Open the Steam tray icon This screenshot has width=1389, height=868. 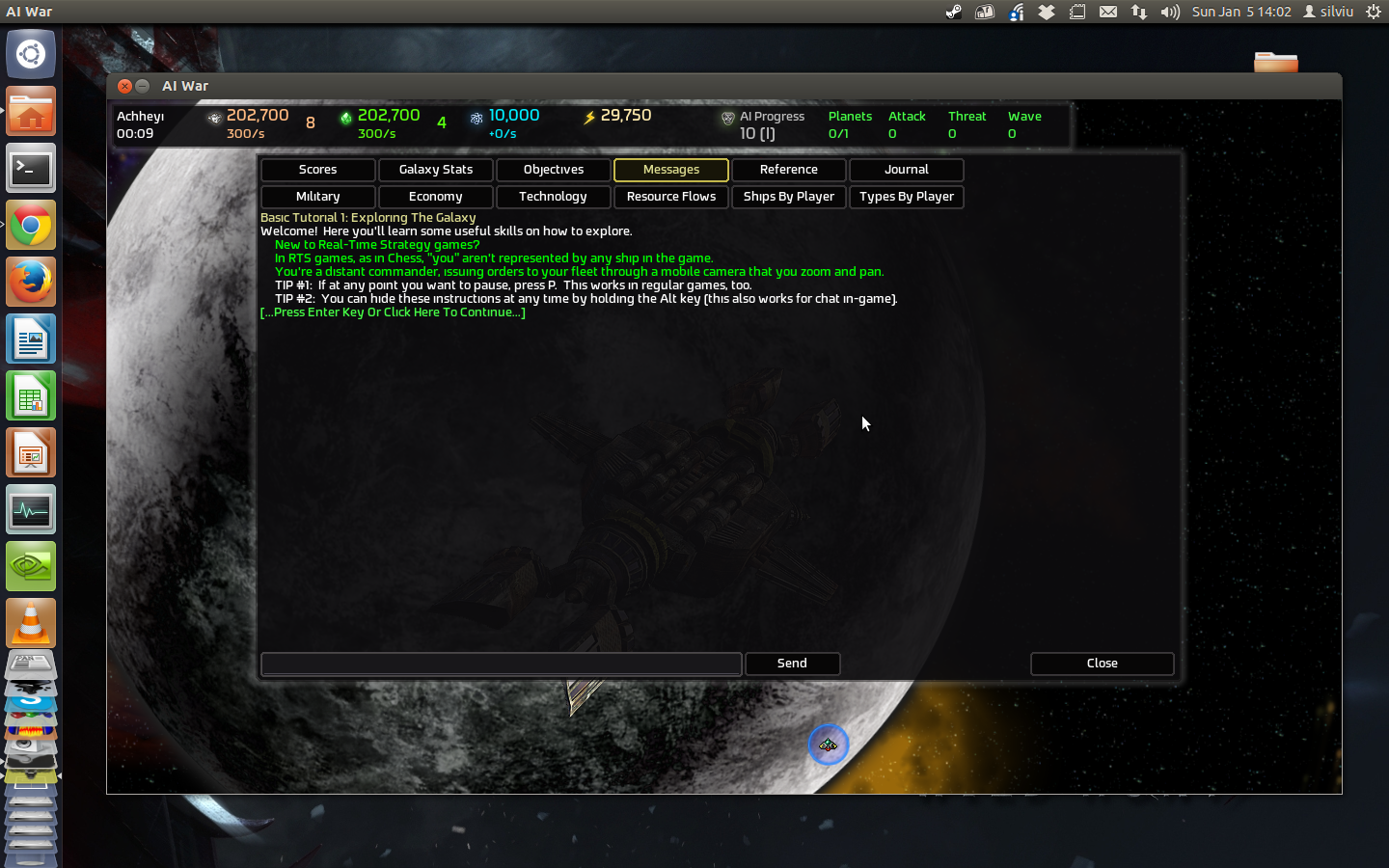(953, 12)
